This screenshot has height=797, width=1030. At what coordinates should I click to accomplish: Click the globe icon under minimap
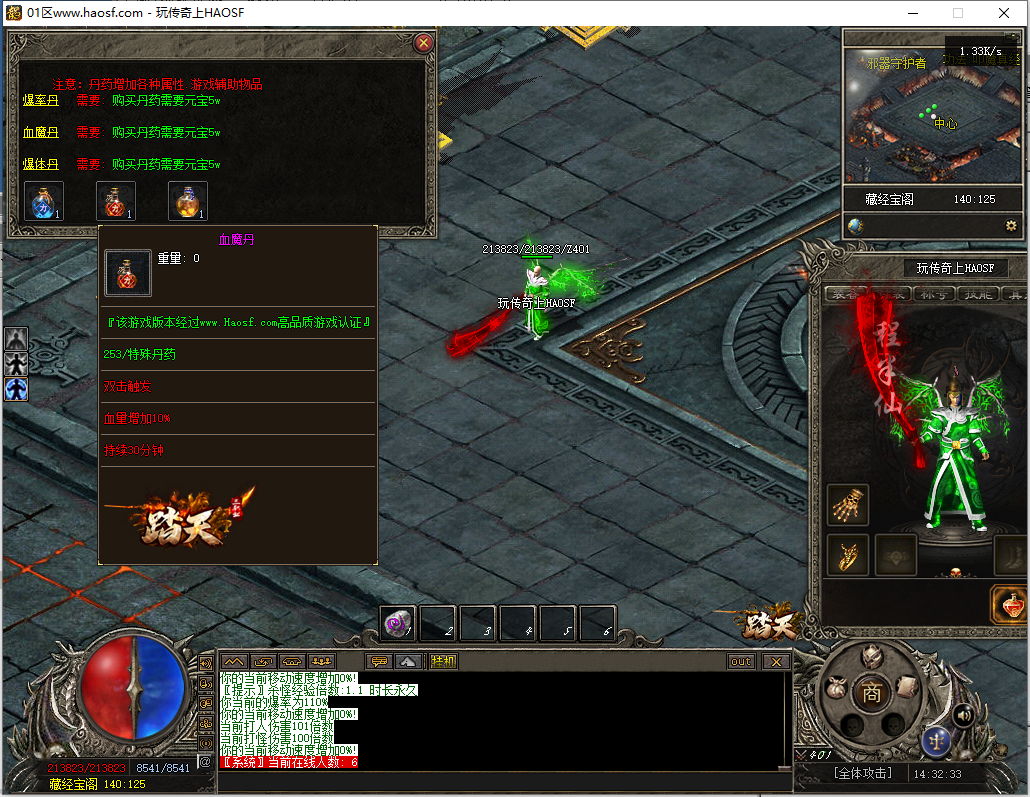(855, 226)
